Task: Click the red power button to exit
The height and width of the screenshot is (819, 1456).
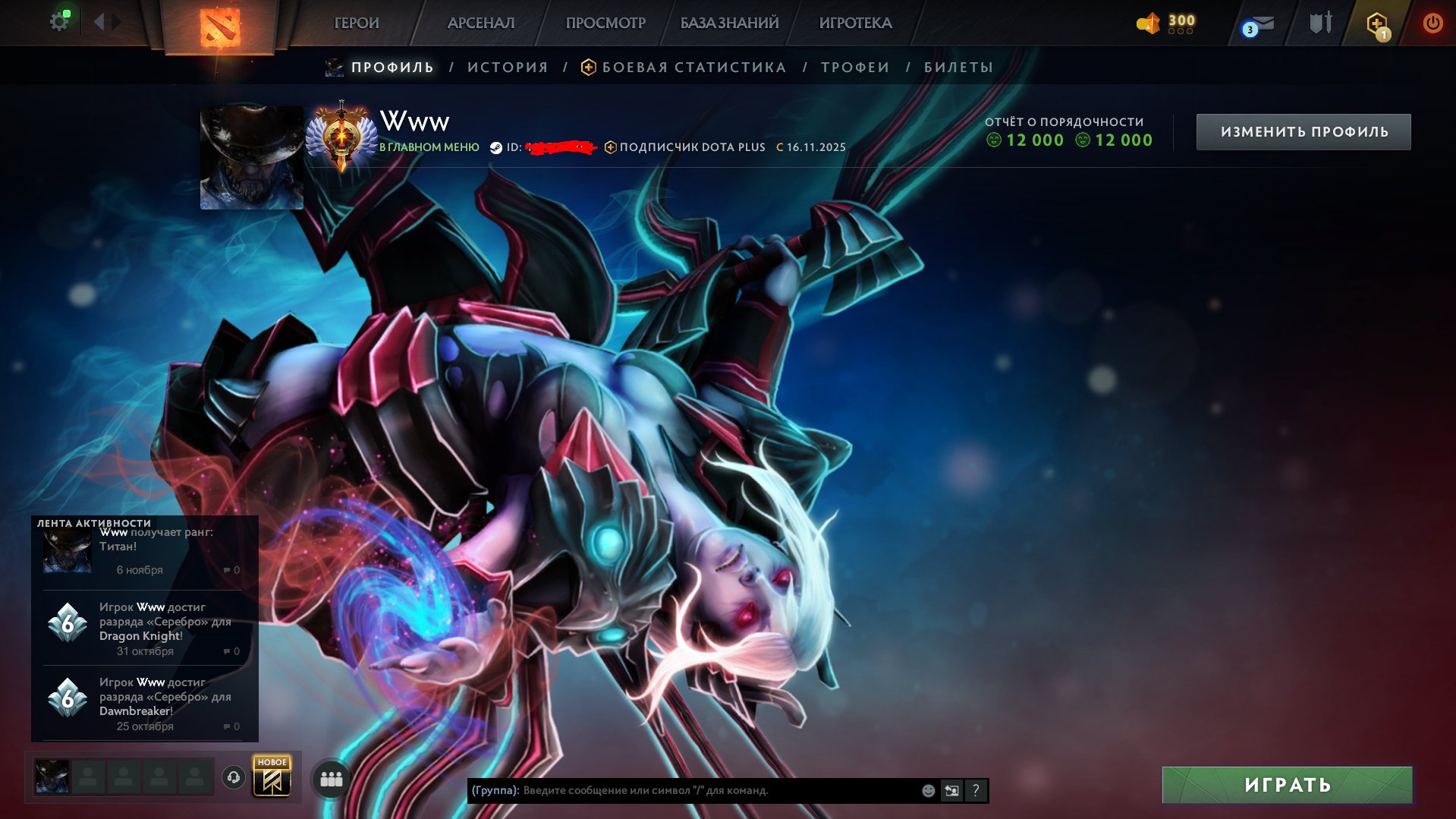Action: point(1432,23)
